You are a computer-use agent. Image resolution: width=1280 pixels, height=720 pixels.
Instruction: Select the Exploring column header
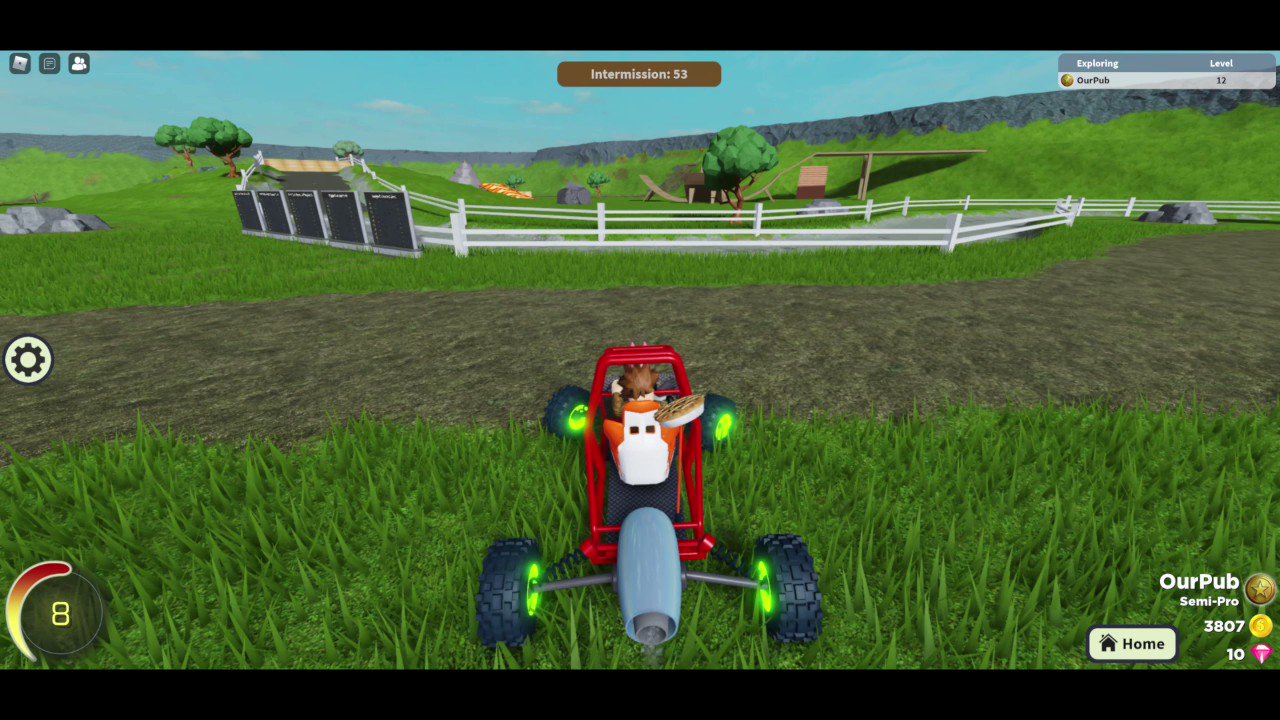coord(1097,63)
